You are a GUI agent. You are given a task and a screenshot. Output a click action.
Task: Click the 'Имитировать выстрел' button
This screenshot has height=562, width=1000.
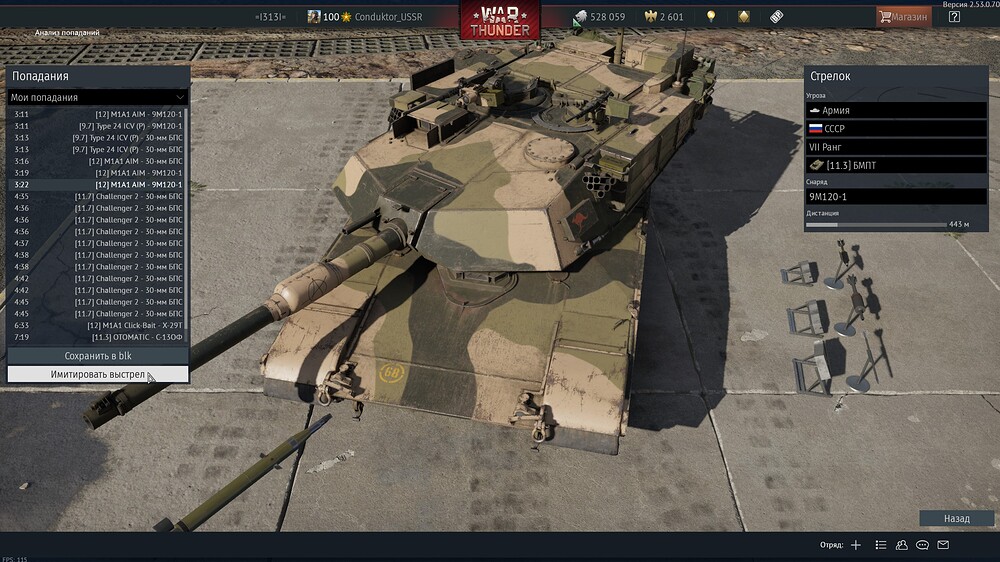click(x=98, y=374)
